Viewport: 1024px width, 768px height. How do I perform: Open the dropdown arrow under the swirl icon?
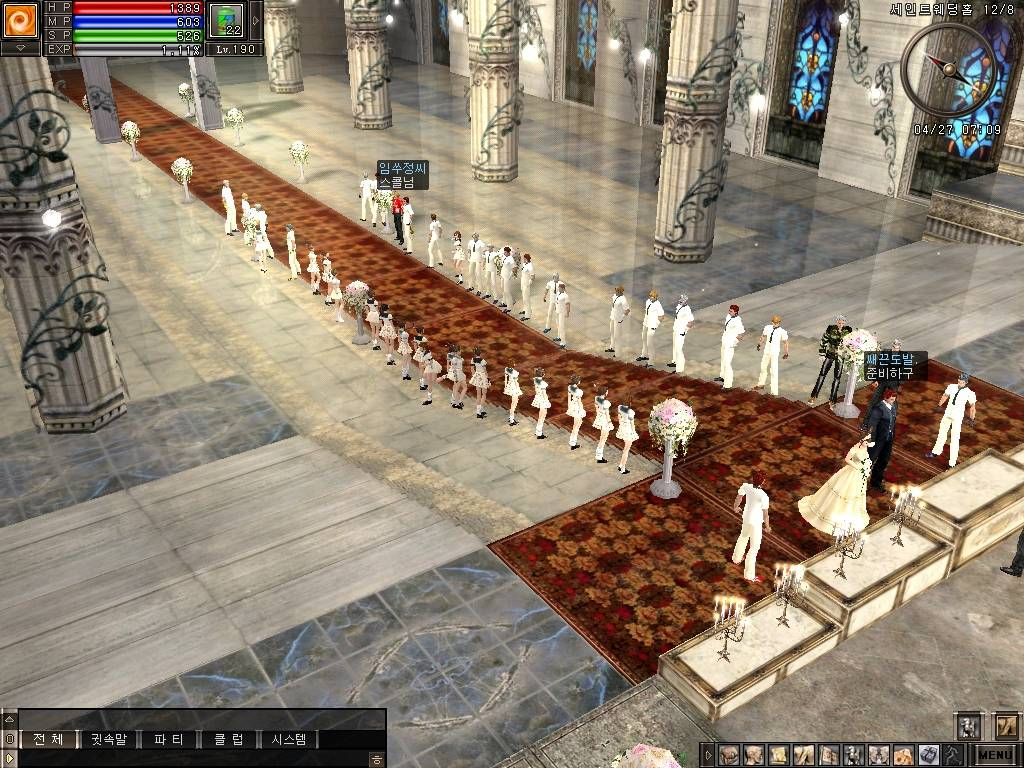point(20,48)
